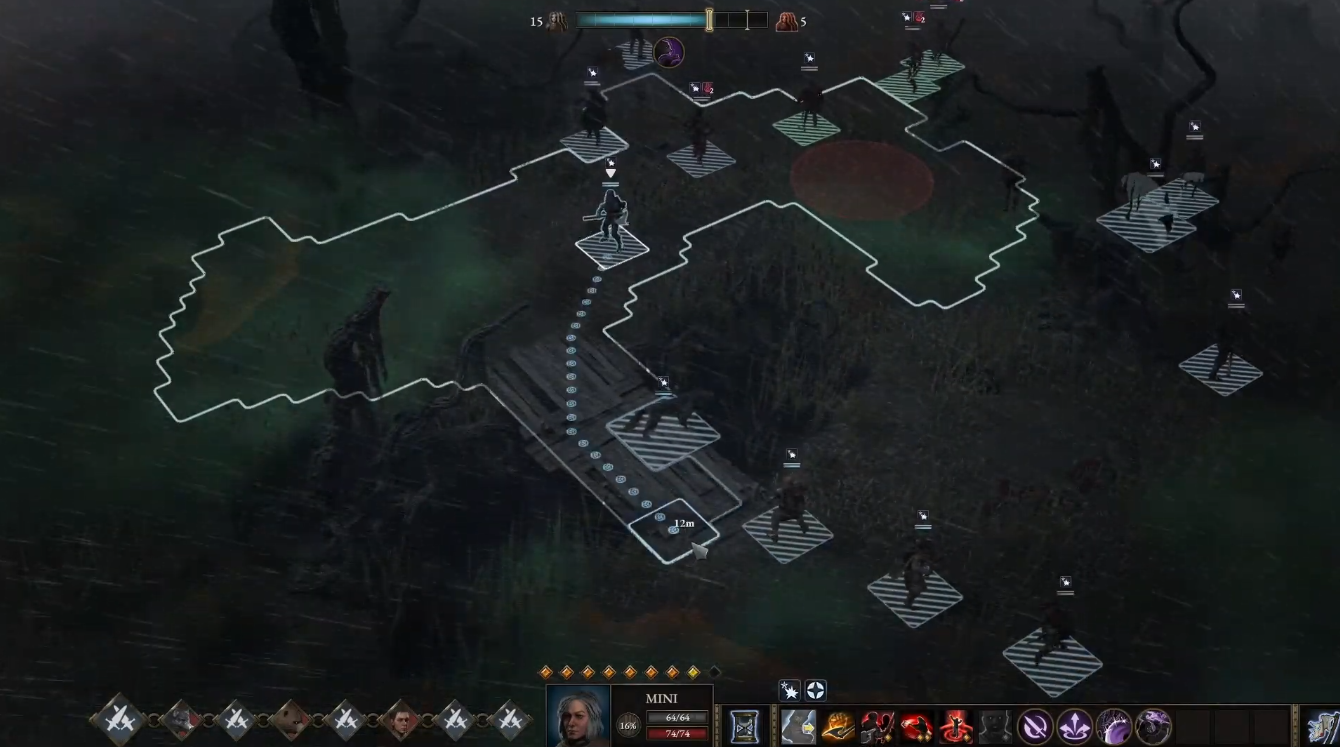End turn with the hourglass button
Viewport: 1340px width, 747px height.
point(743,726)
